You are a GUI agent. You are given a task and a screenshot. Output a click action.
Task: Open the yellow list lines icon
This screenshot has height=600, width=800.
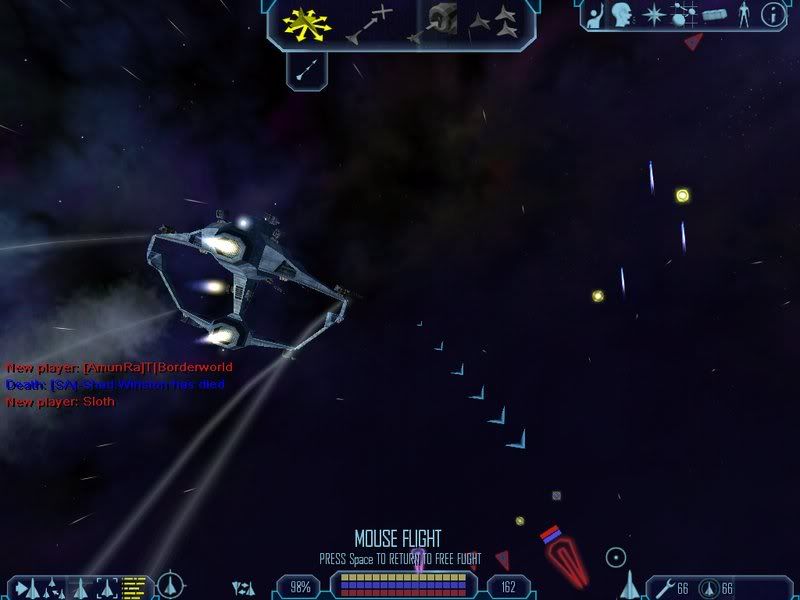135,586
